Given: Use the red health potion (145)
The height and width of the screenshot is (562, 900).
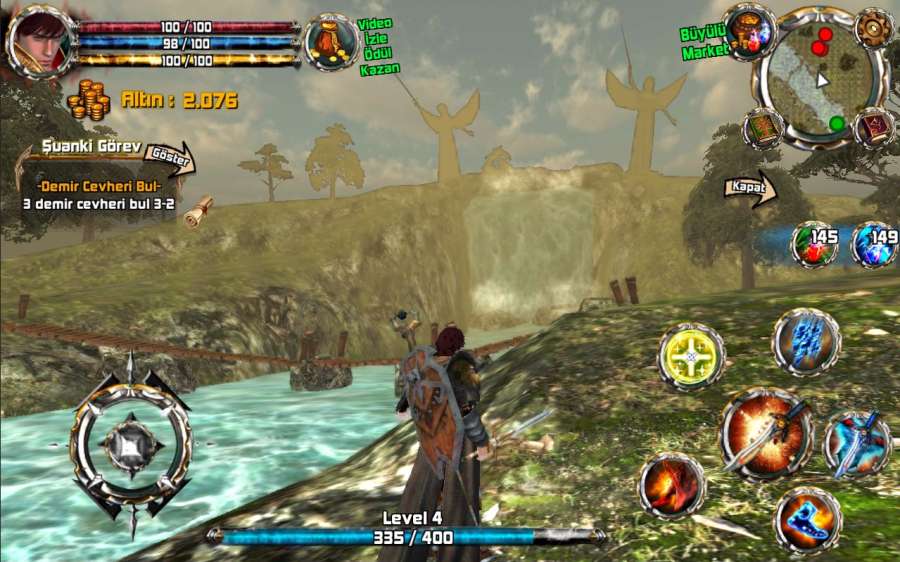Looking at the screenshot, I should 815,245.
